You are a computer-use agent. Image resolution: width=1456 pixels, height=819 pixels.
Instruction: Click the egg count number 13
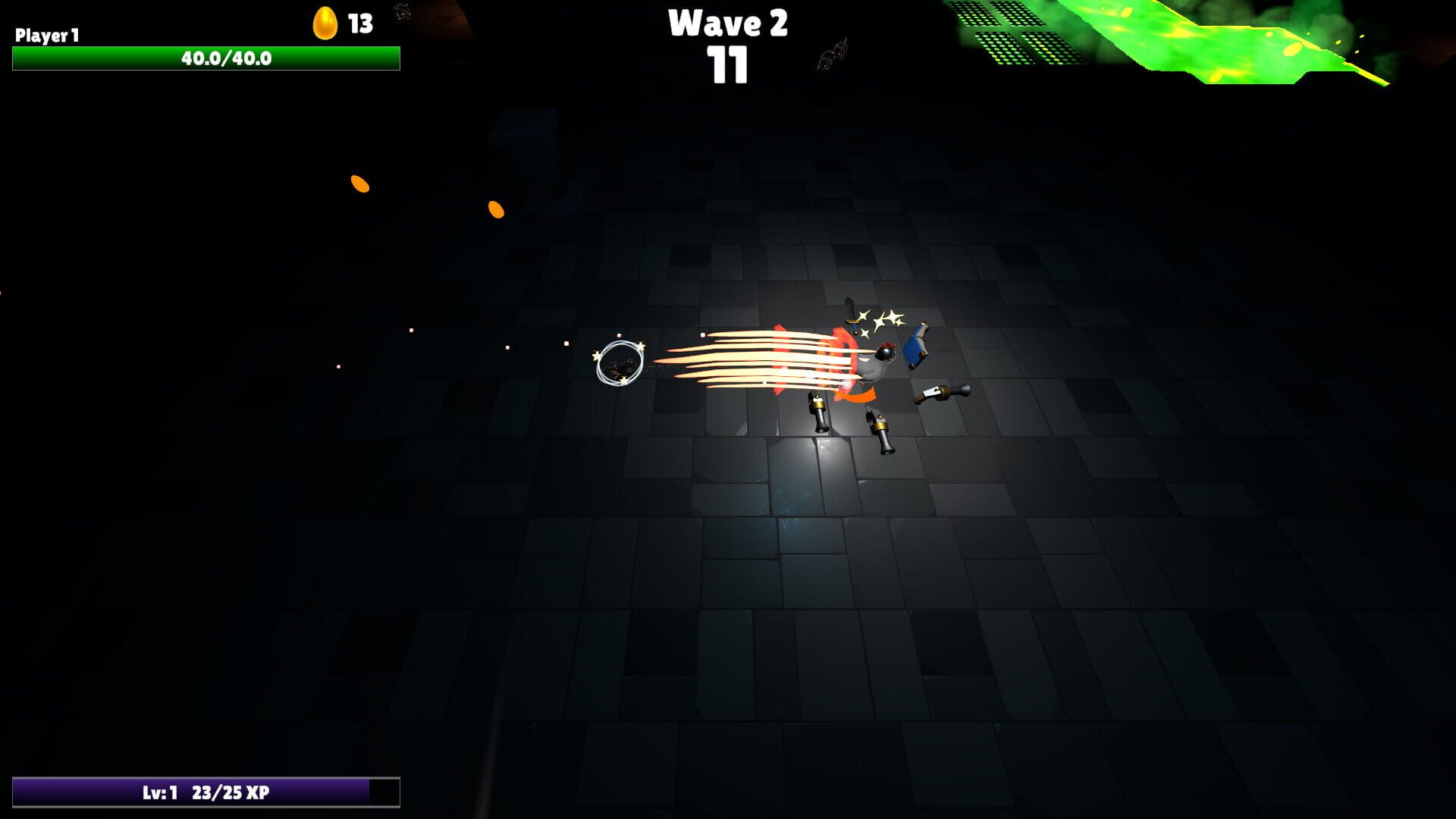tap(359, 23)
